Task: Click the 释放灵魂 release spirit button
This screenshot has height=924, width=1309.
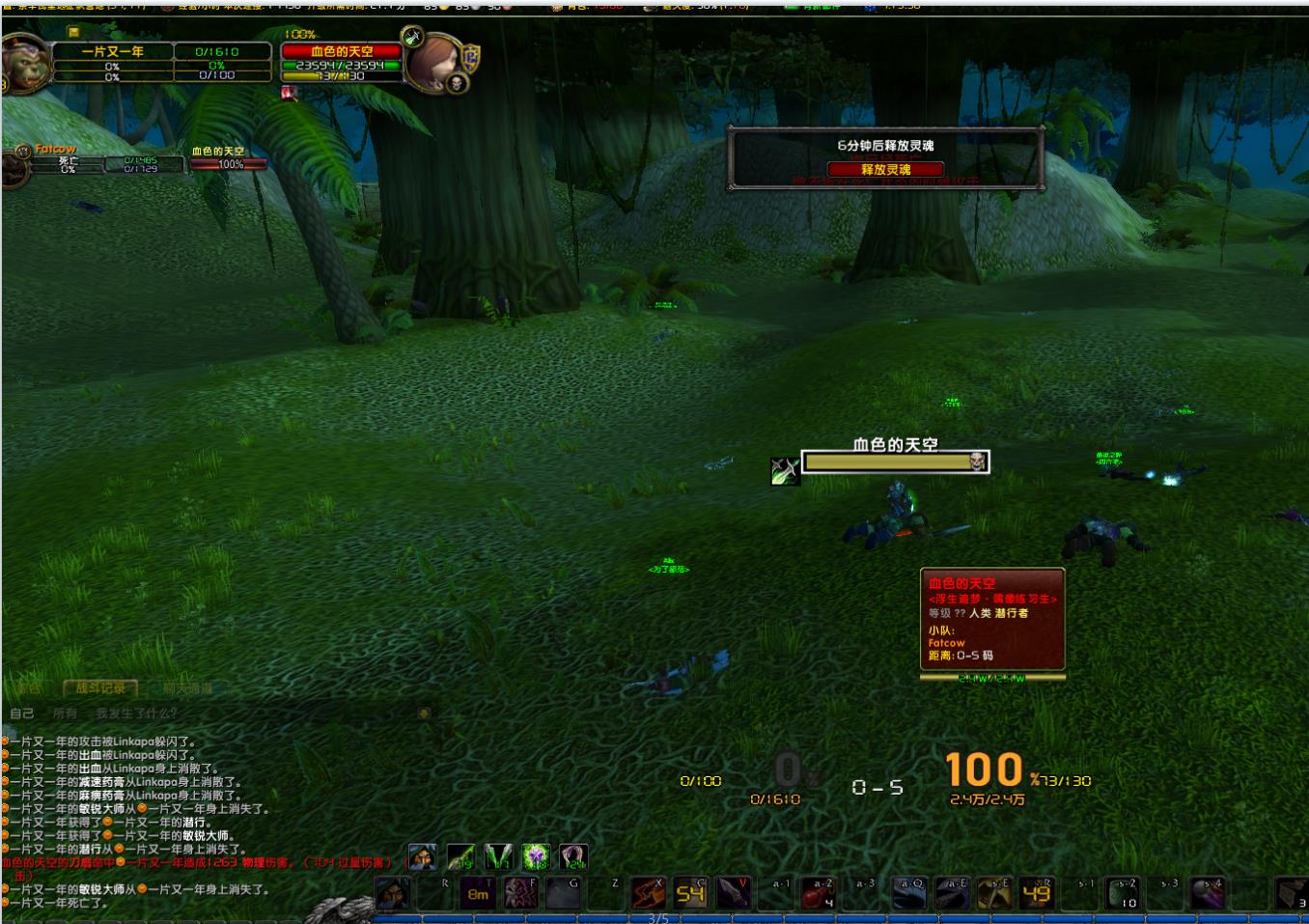Action: tap(885, 169)
